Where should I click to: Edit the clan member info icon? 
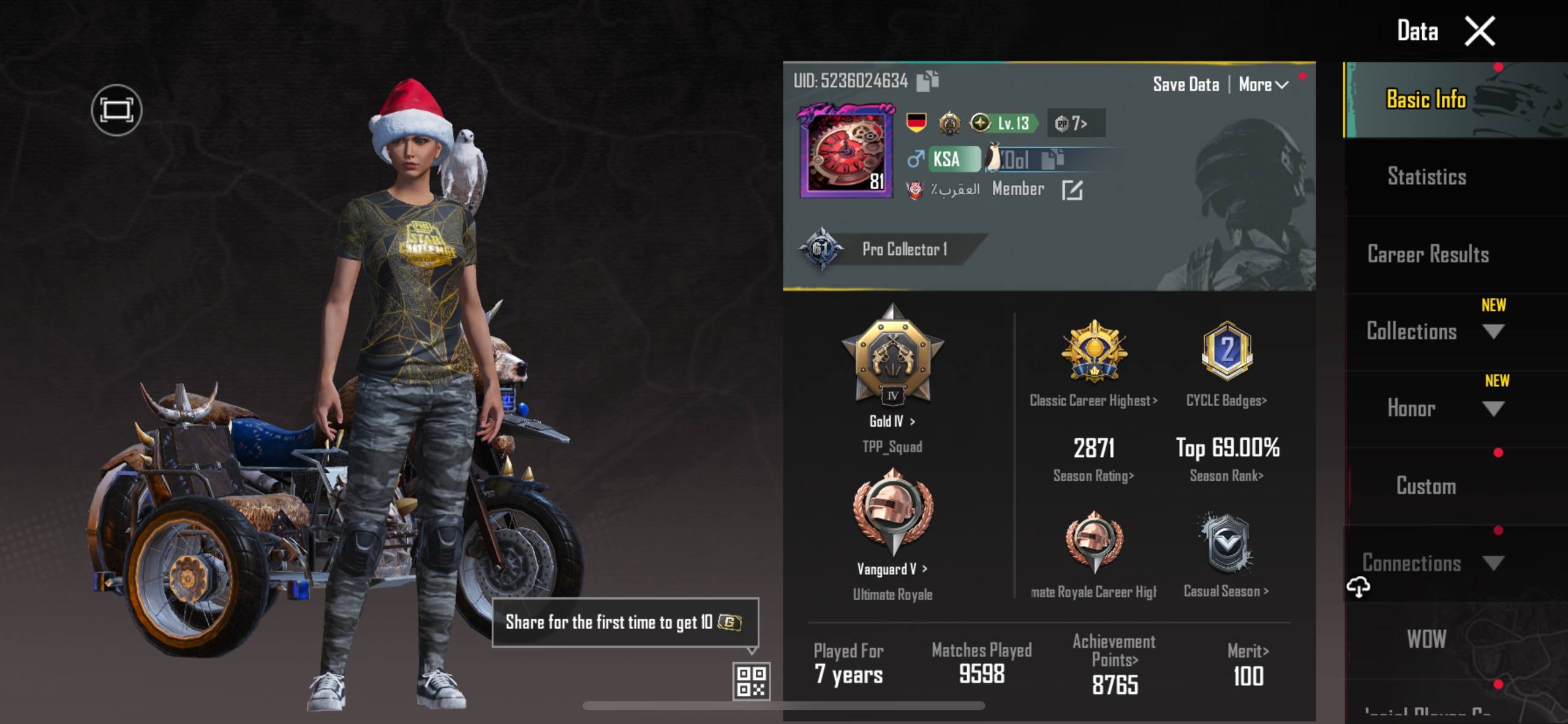point(1072,190)
